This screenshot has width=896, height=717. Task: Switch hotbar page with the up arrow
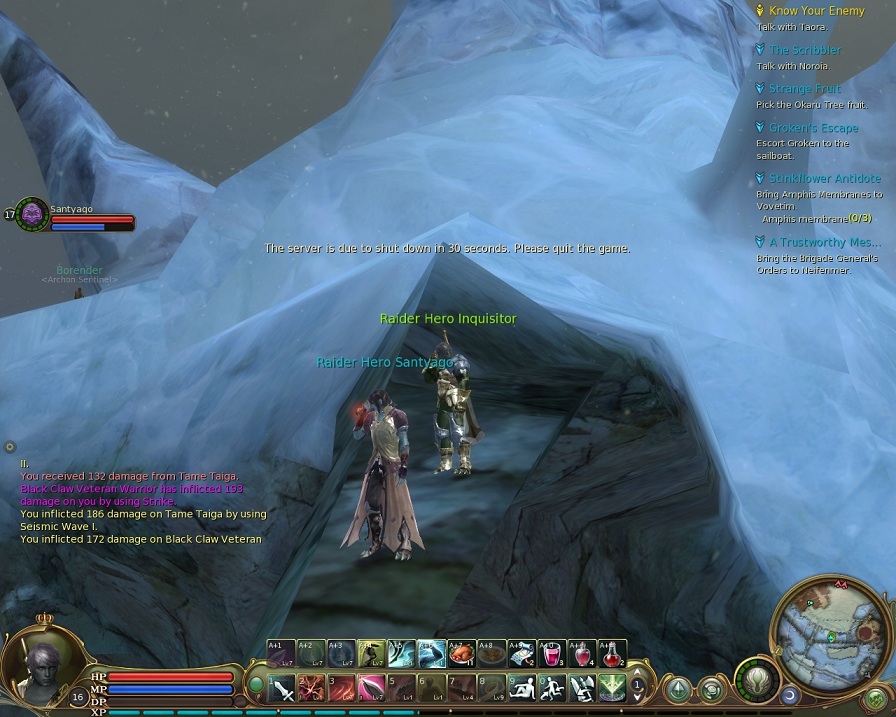pyautogui.click(x=637, y=672)
